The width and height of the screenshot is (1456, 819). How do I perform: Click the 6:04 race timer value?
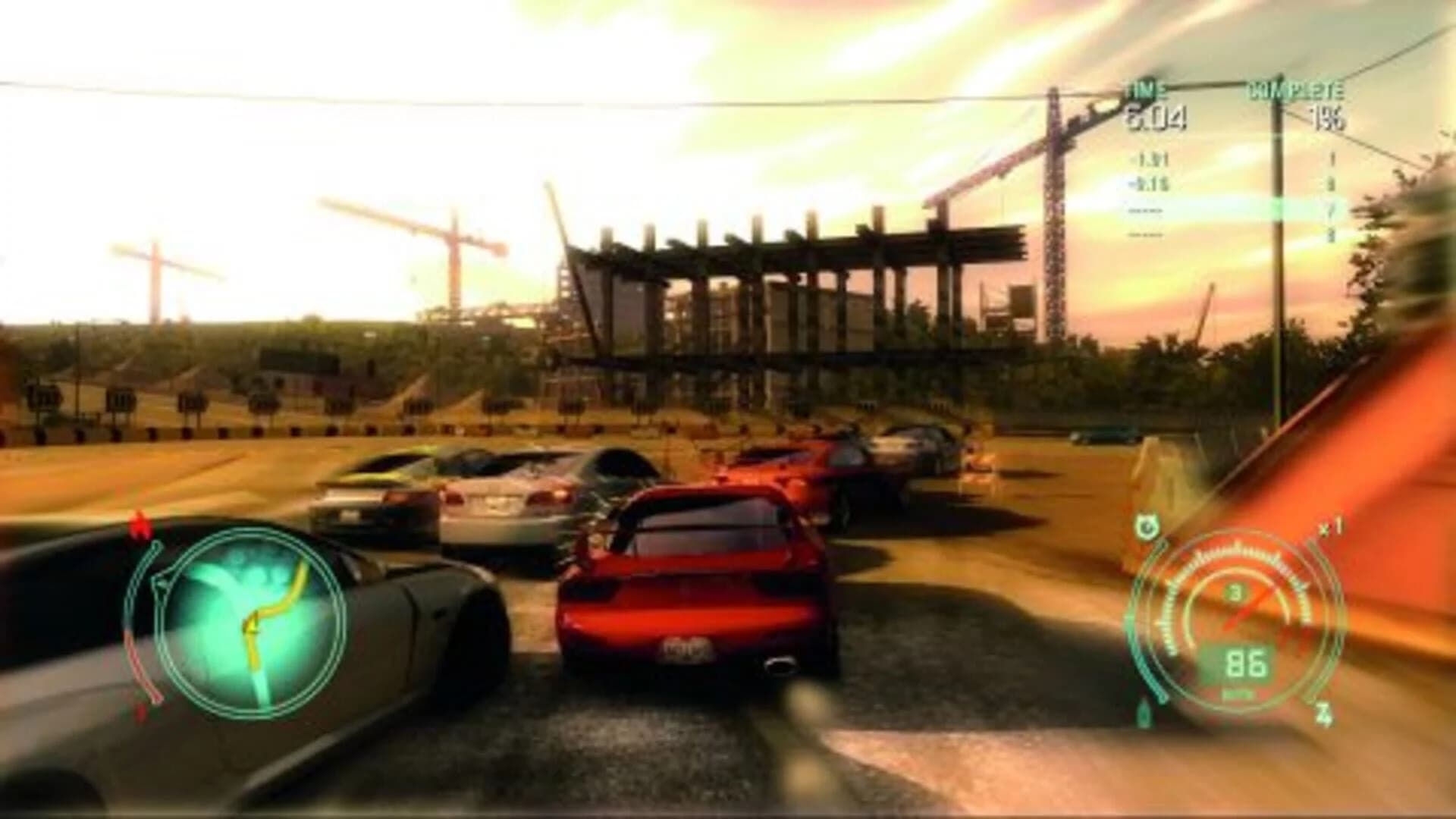click(1156, 118)
